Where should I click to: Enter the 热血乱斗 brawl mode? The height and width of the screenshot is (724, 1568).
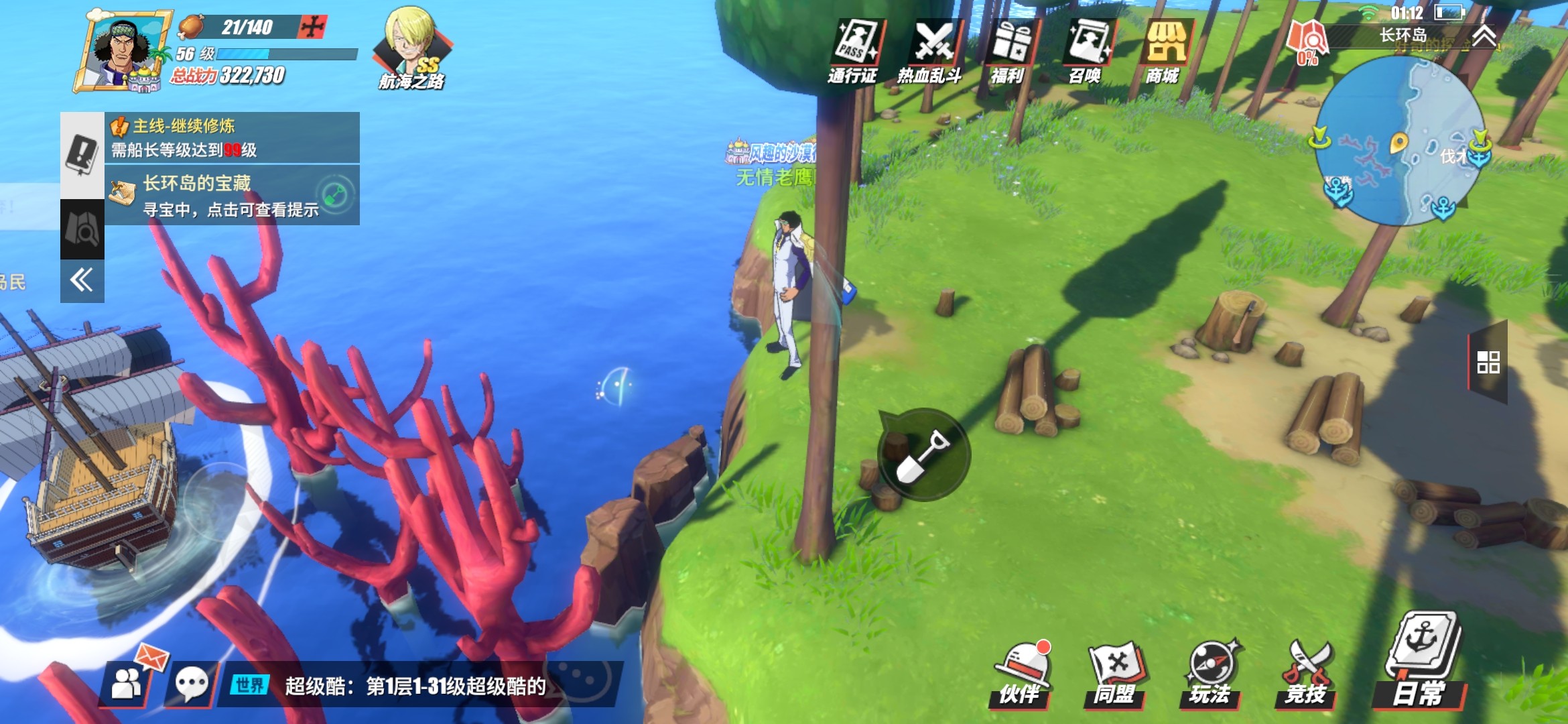point(931,51)
